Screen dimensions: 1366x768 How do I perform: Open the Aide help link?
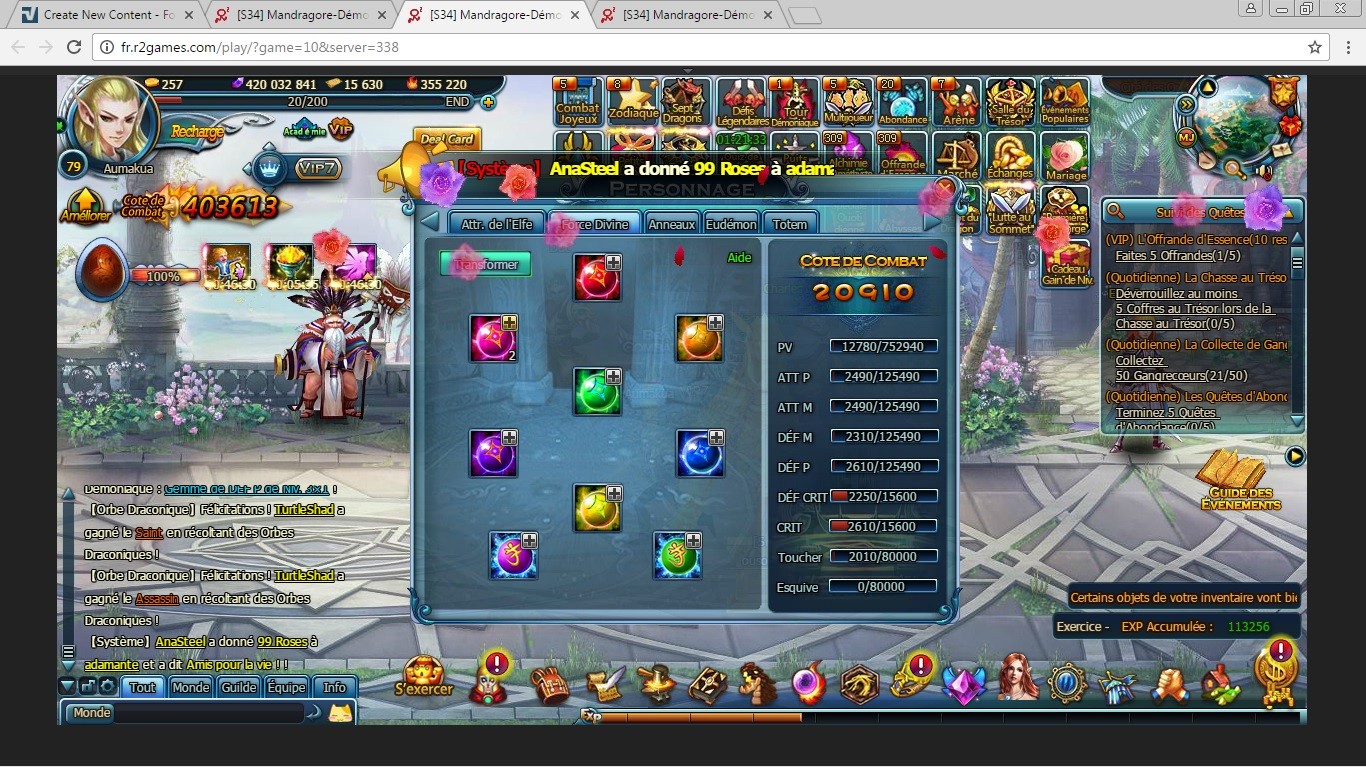click(x=739, y=258)
